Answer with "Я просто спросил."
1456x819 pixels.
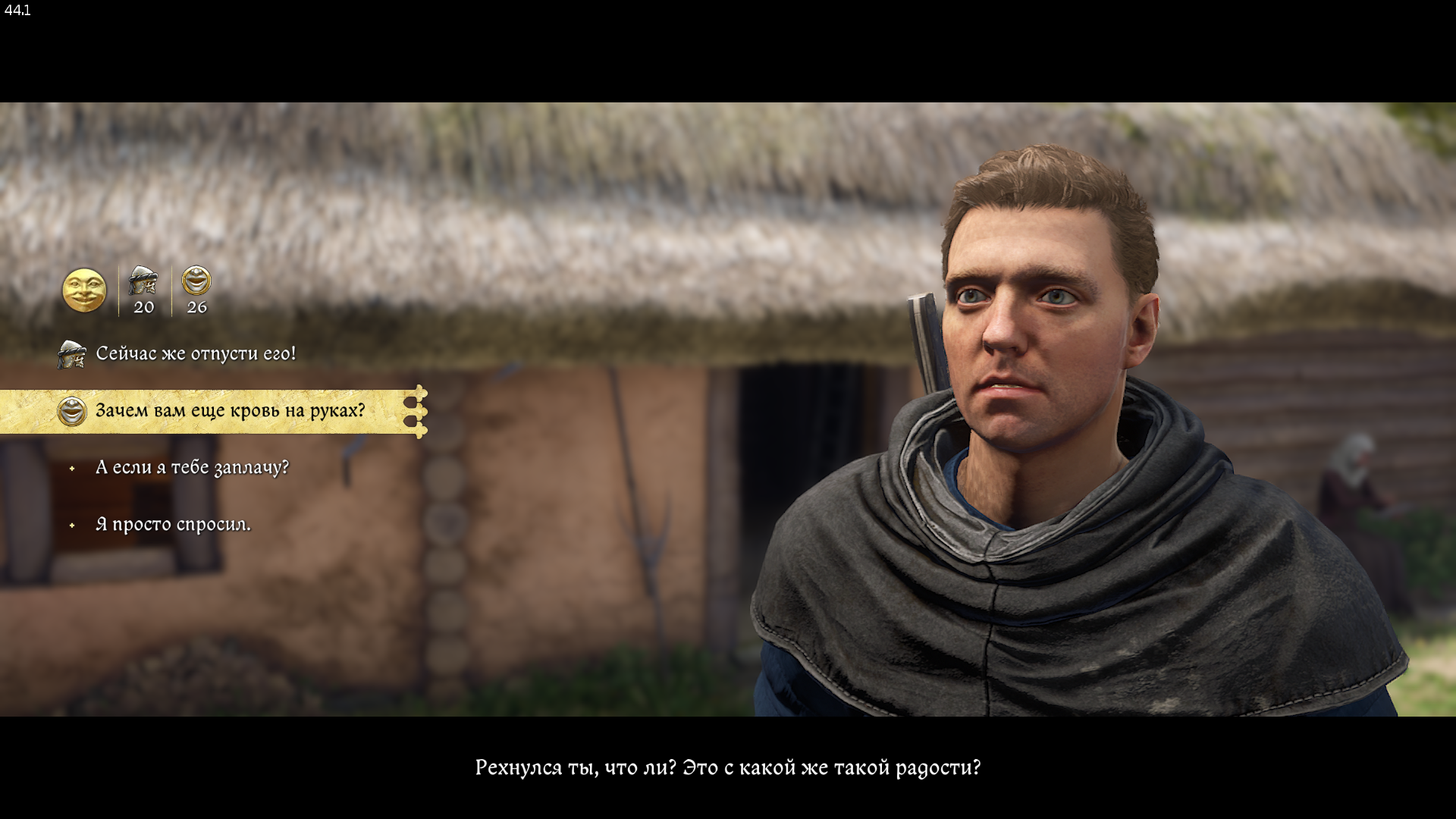173,525
